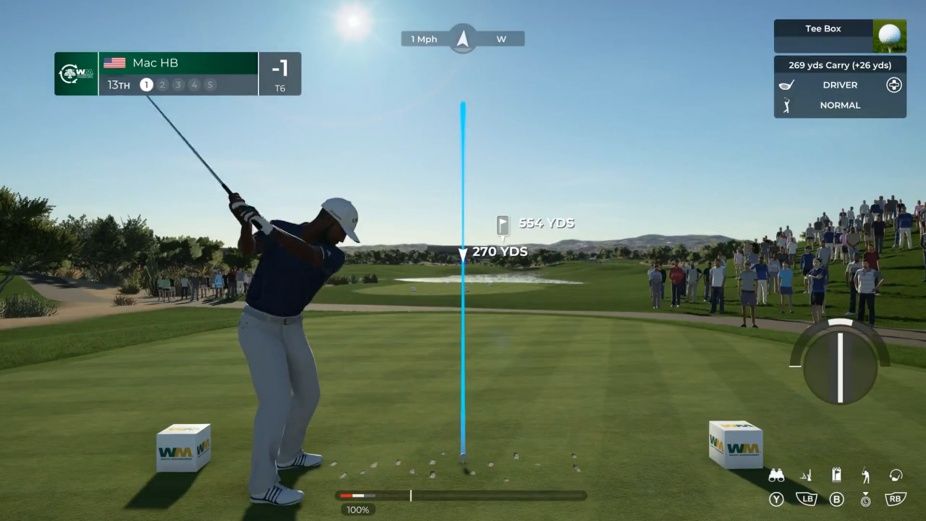The height and width of the screenshot is (521, 926).
Task: Click the tournament logo badge
Action: pyautogui.click(x=76, y=74)
